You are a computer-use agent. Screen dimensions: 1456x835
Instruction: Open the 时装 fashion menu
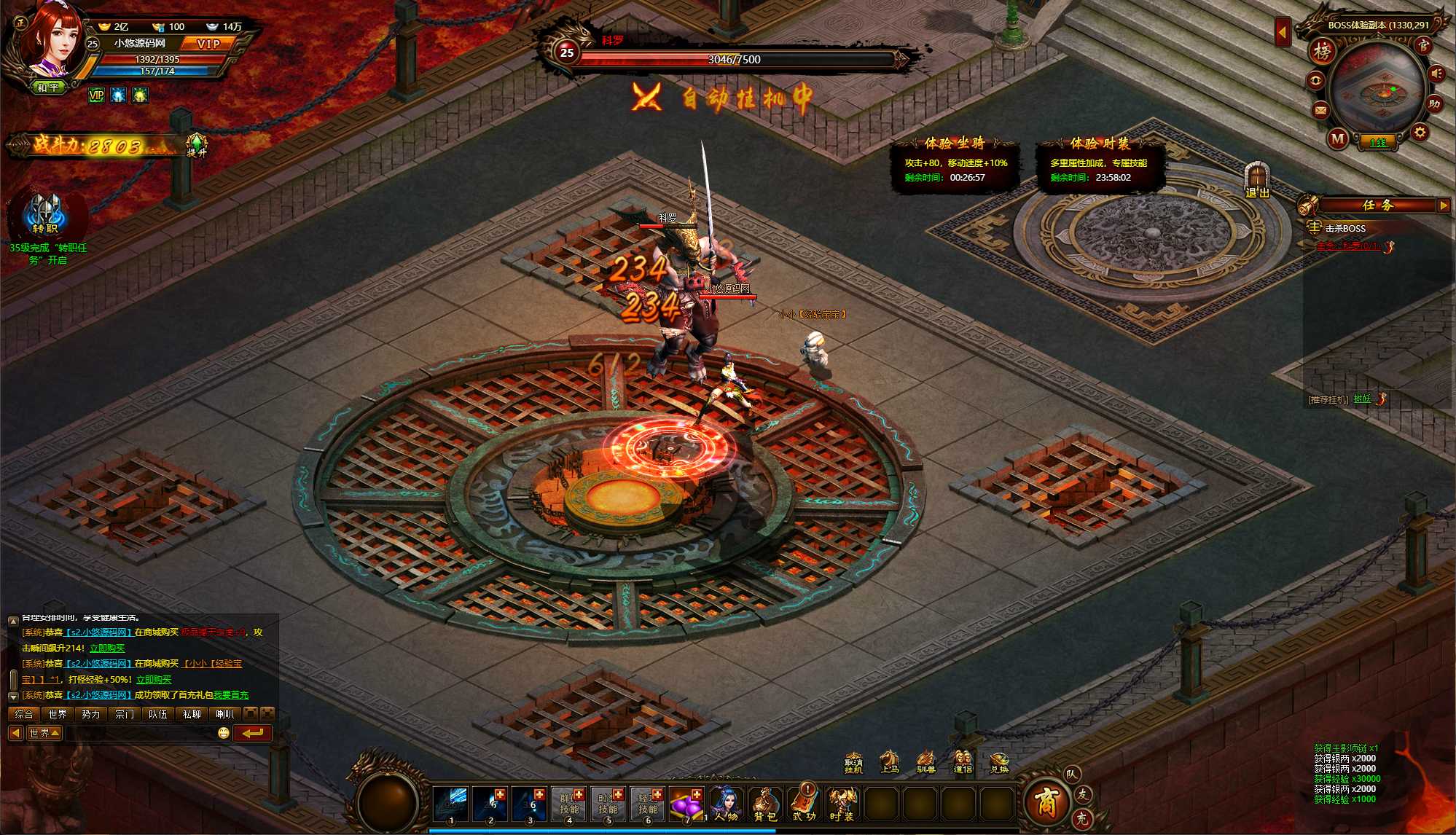(842, 804)
